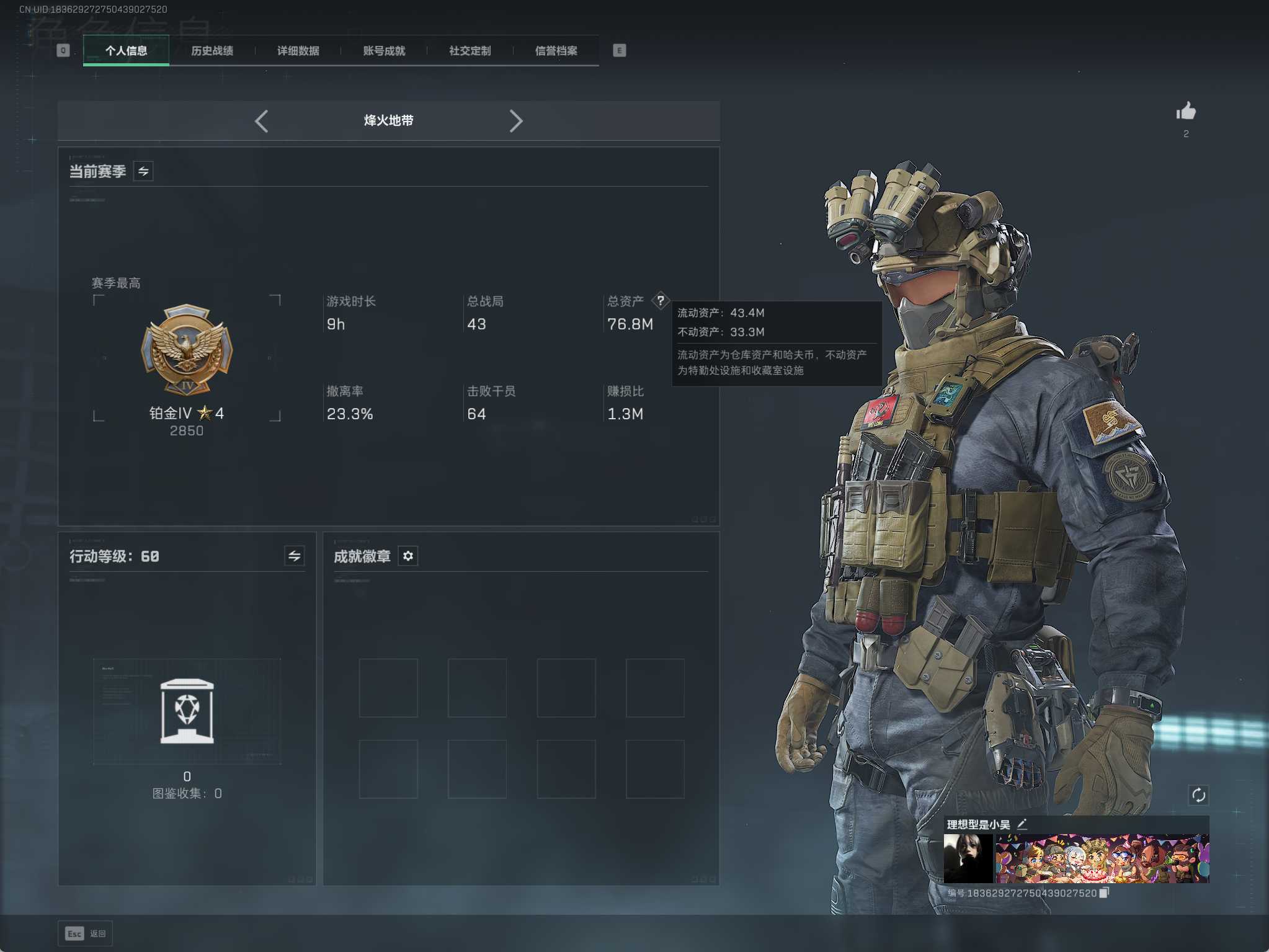Click the question mark beside 总资产

[661, 301]
